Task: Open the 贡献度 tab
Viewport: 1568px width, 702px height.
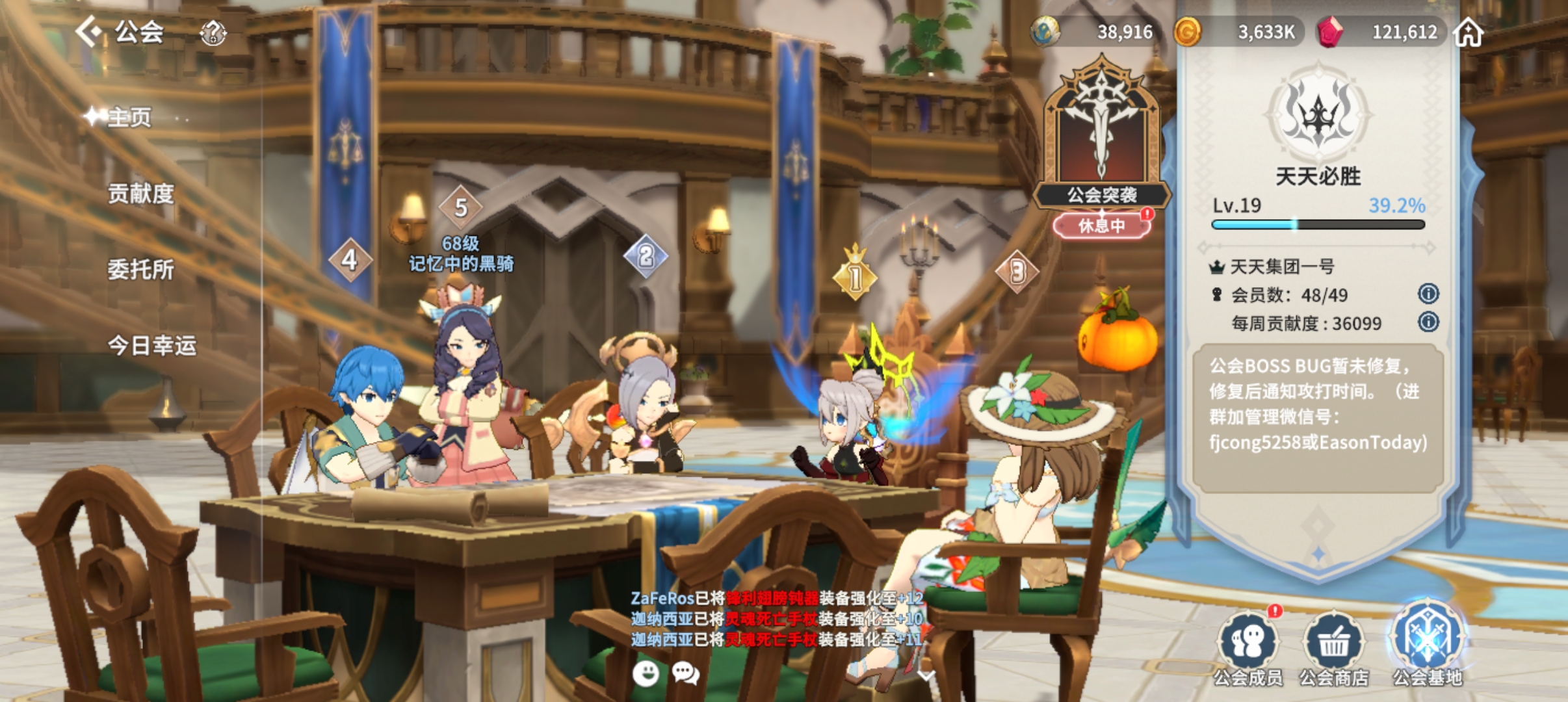Action: pyautogui.click(x=140, y=194)
